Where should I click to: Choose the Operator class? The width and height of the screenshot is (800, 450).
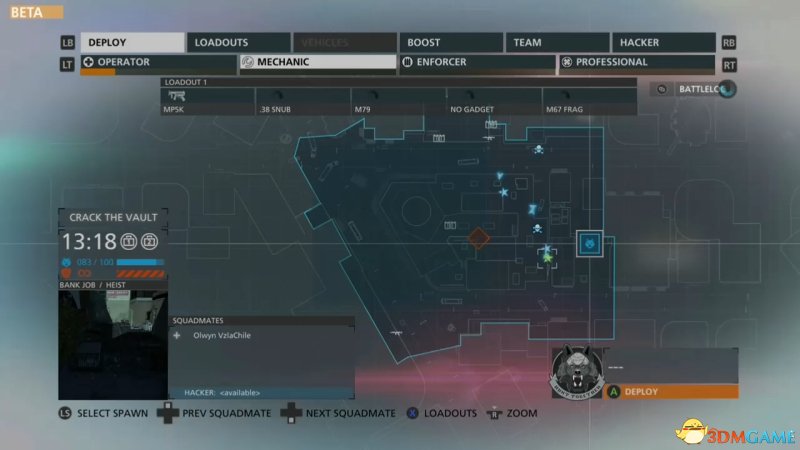(158, 62)
